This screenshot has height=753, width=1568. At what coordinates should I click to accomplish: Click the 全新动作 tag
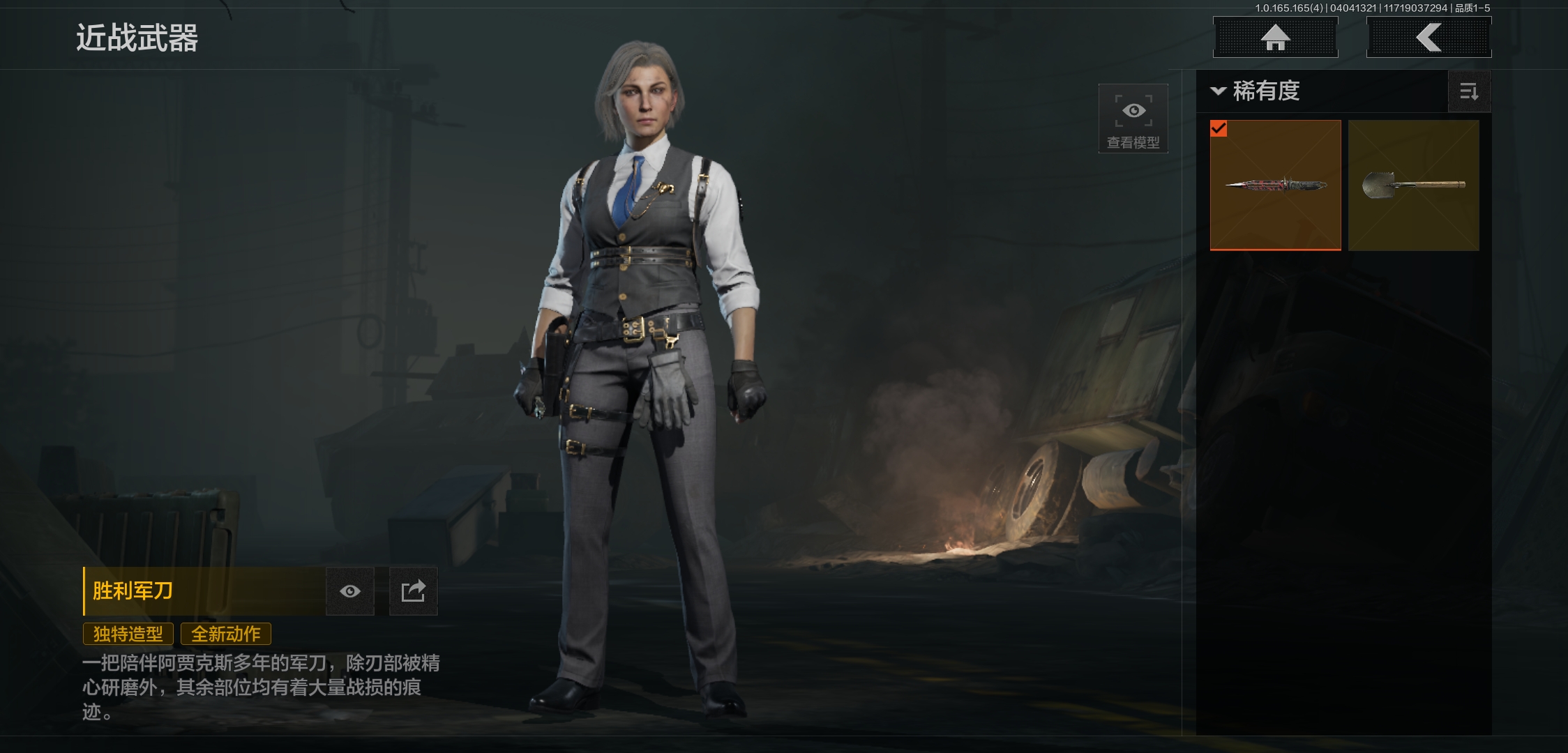click(x=226, y=634)
